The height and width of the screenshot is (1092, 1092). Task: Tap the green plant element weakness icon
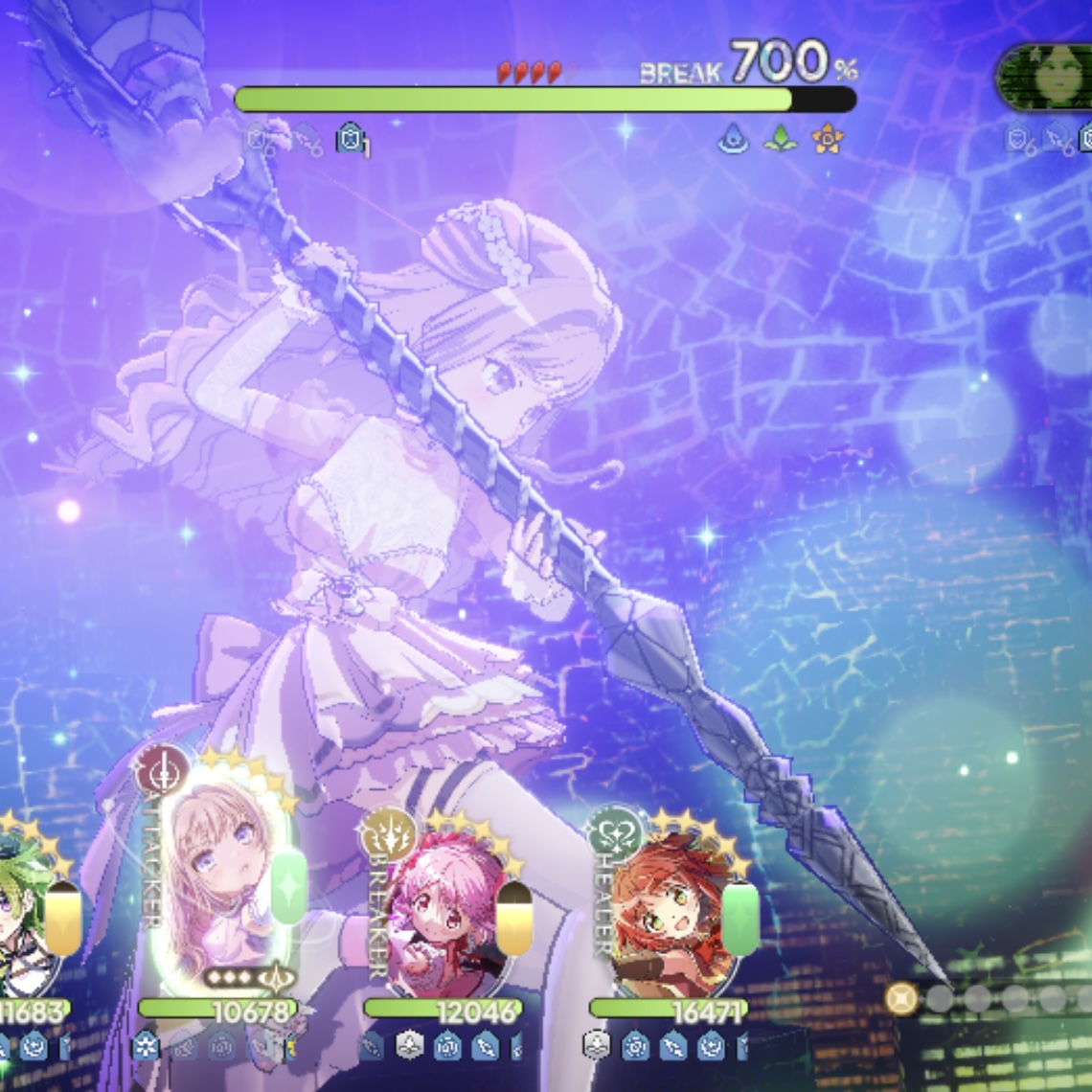pos(780,141)
